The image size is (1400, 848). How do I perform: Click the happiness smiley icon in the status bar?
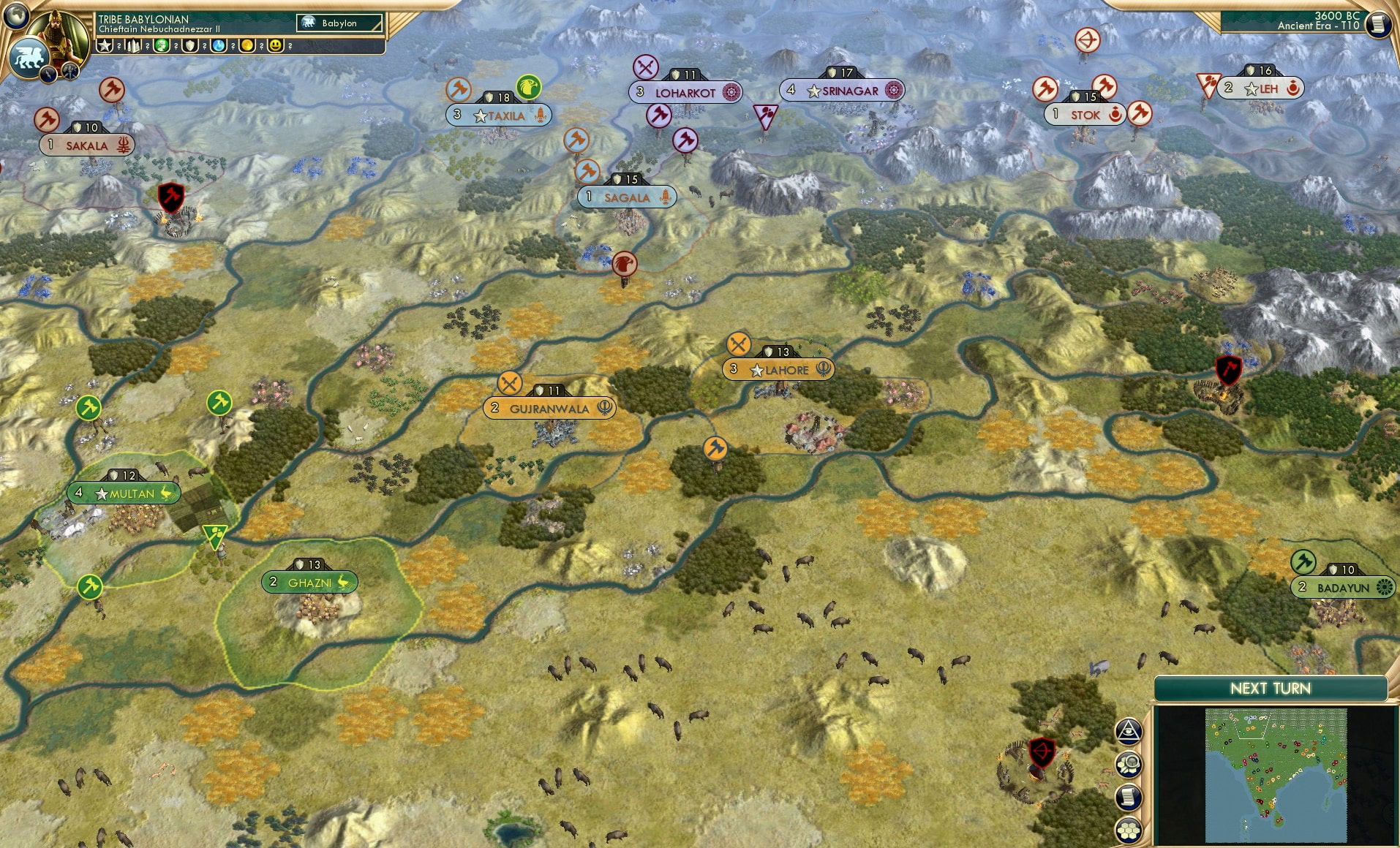coord(274,47)
